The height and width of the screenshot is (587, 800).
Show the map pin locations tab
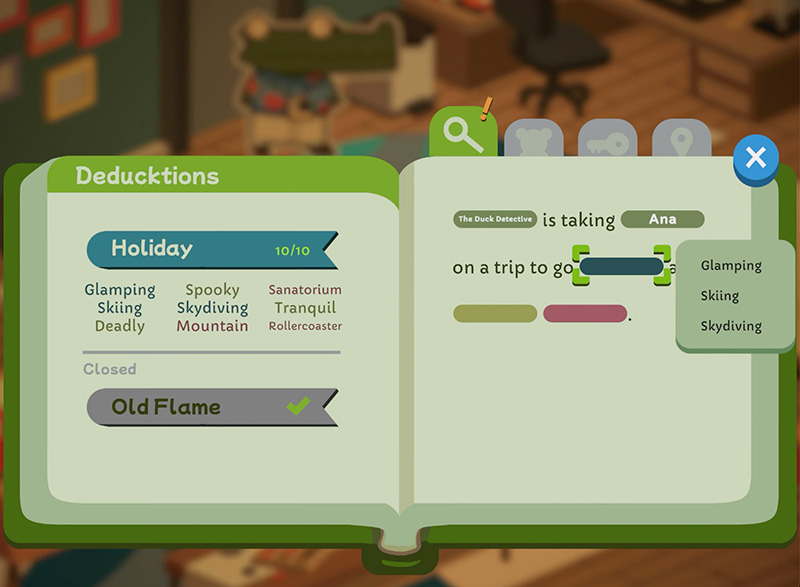(681, 143)
